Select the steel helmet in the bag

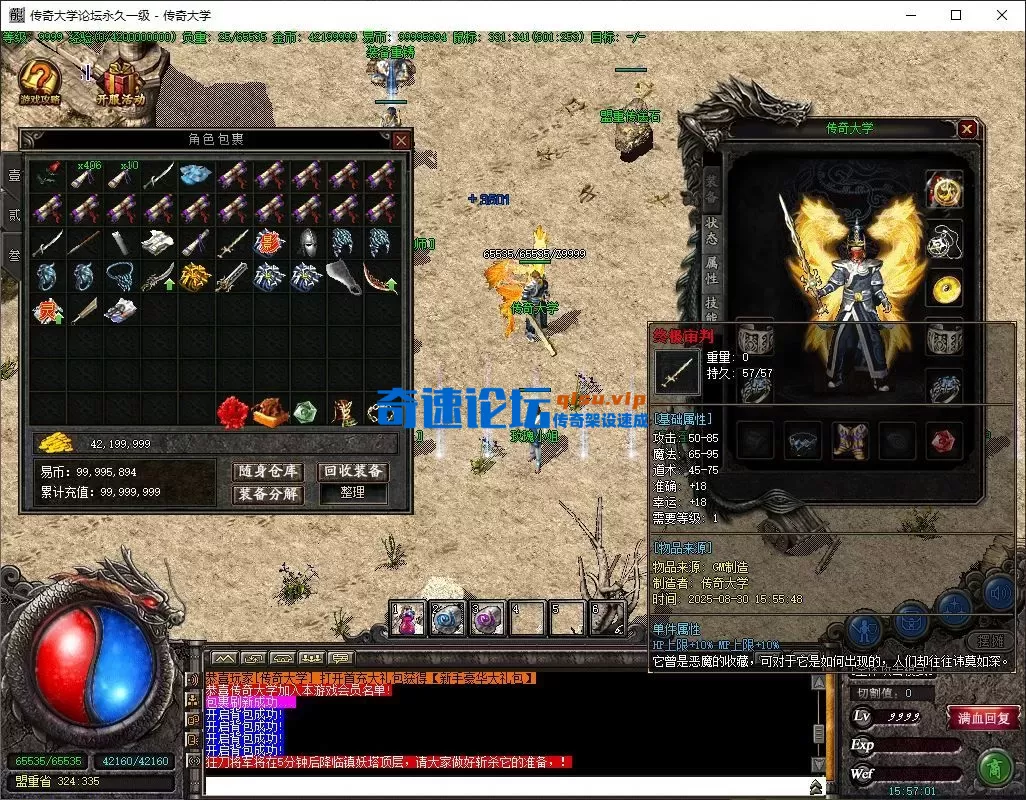pos(306,242)
